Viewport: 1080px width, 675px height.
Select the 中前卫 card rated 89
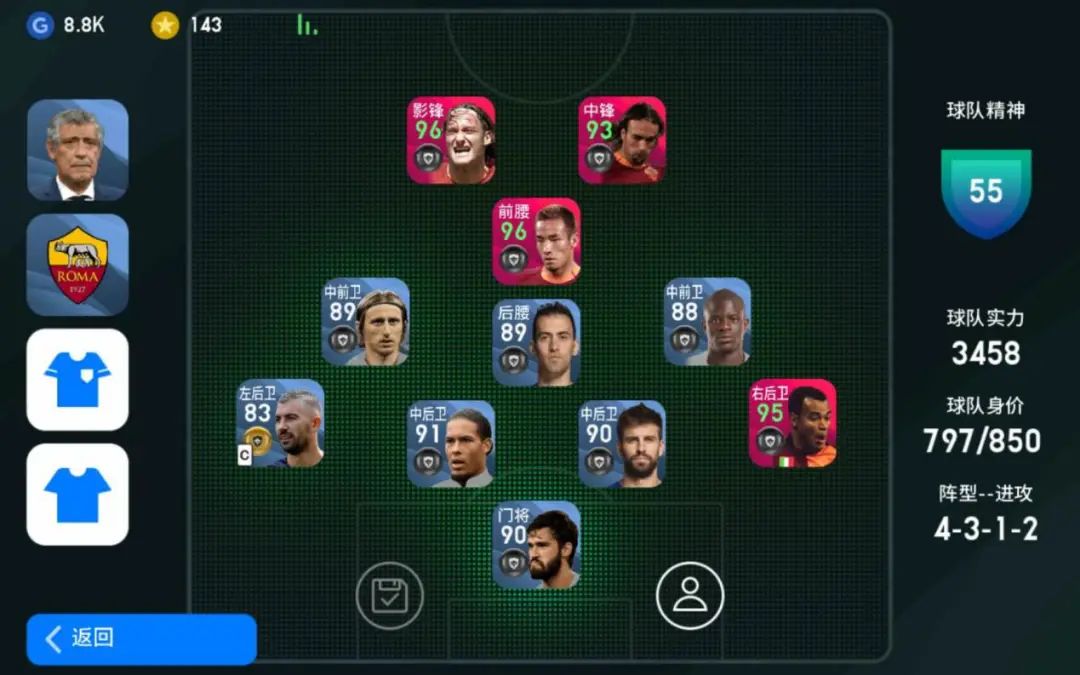(x=365, y=321)
